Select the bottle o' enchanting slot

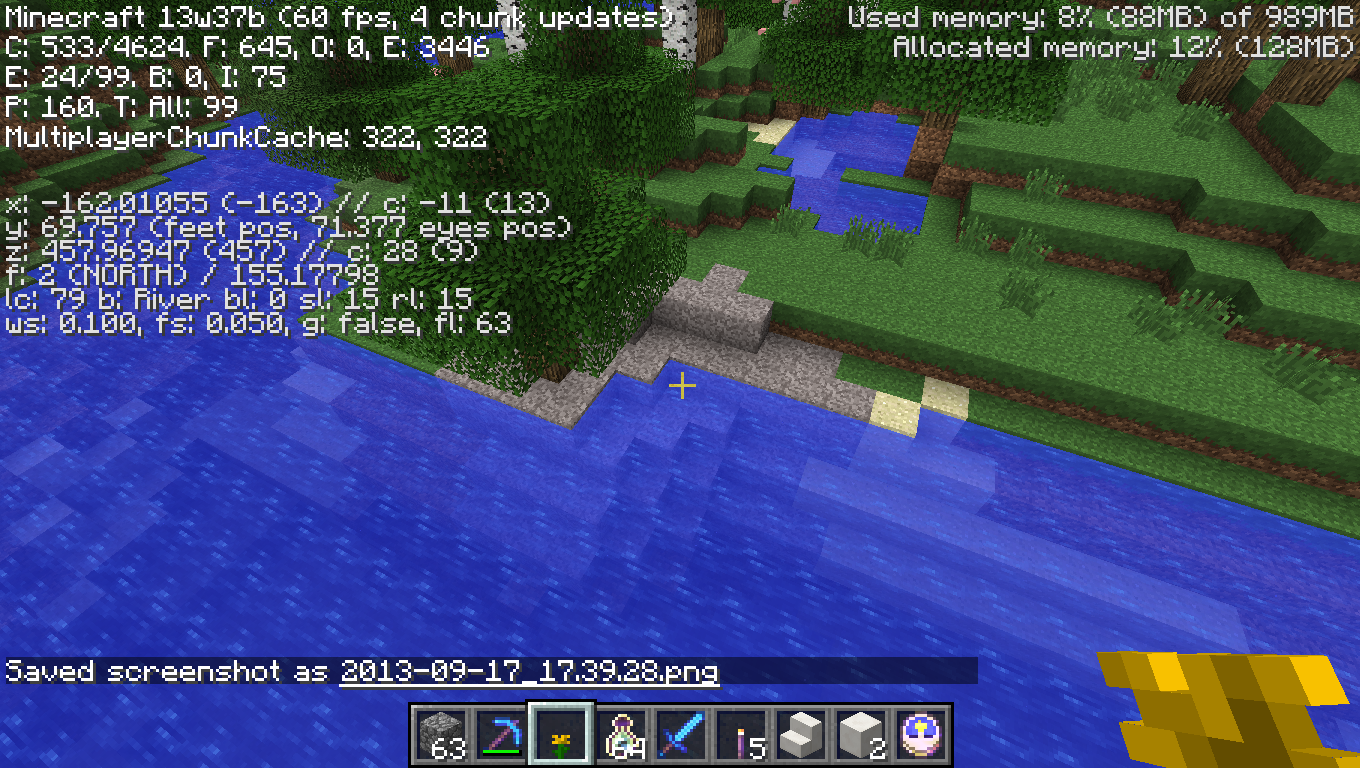pyautogui.click(x=621, y=735)
